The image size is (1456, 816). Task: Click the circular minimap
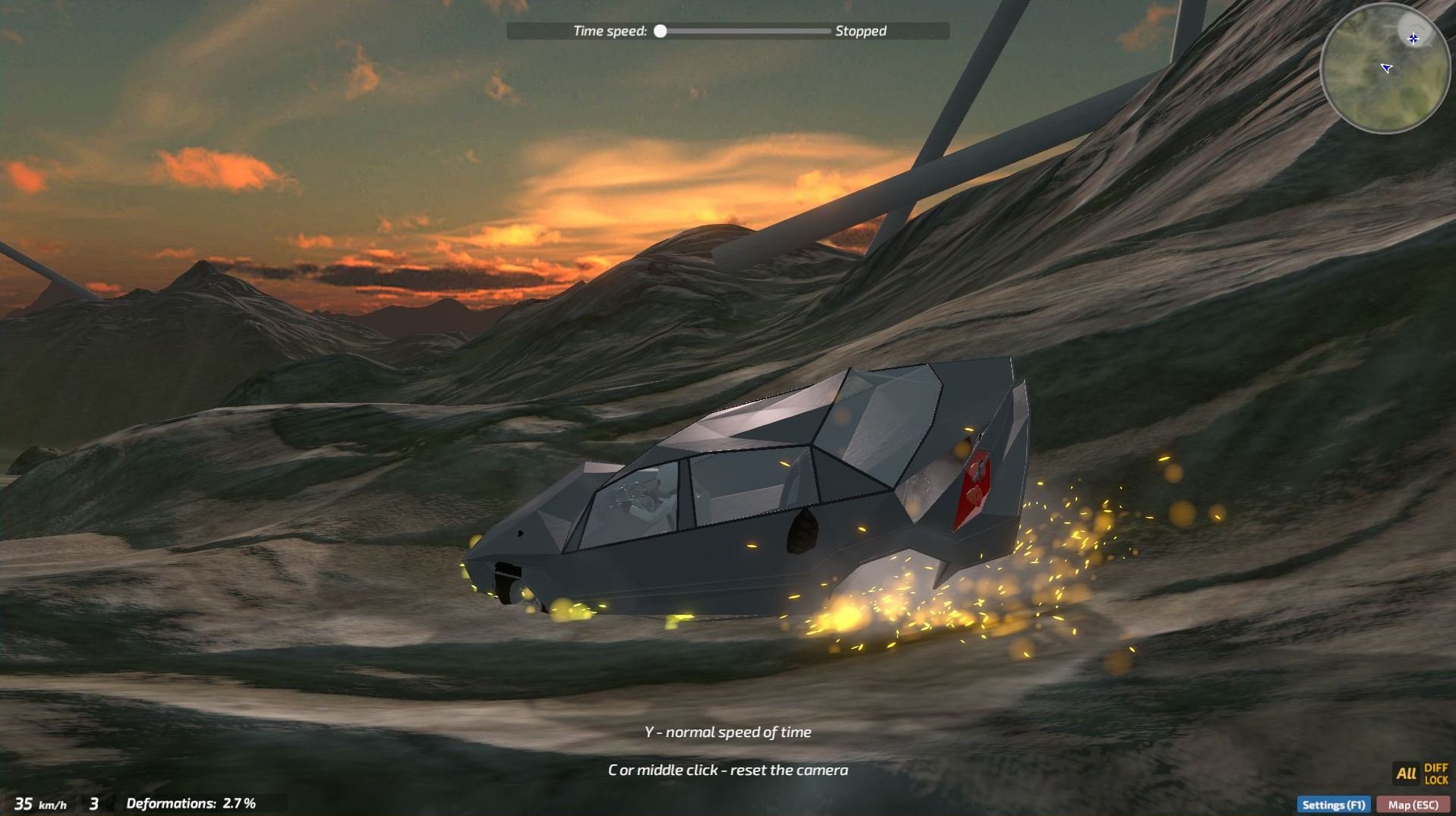1385,68
